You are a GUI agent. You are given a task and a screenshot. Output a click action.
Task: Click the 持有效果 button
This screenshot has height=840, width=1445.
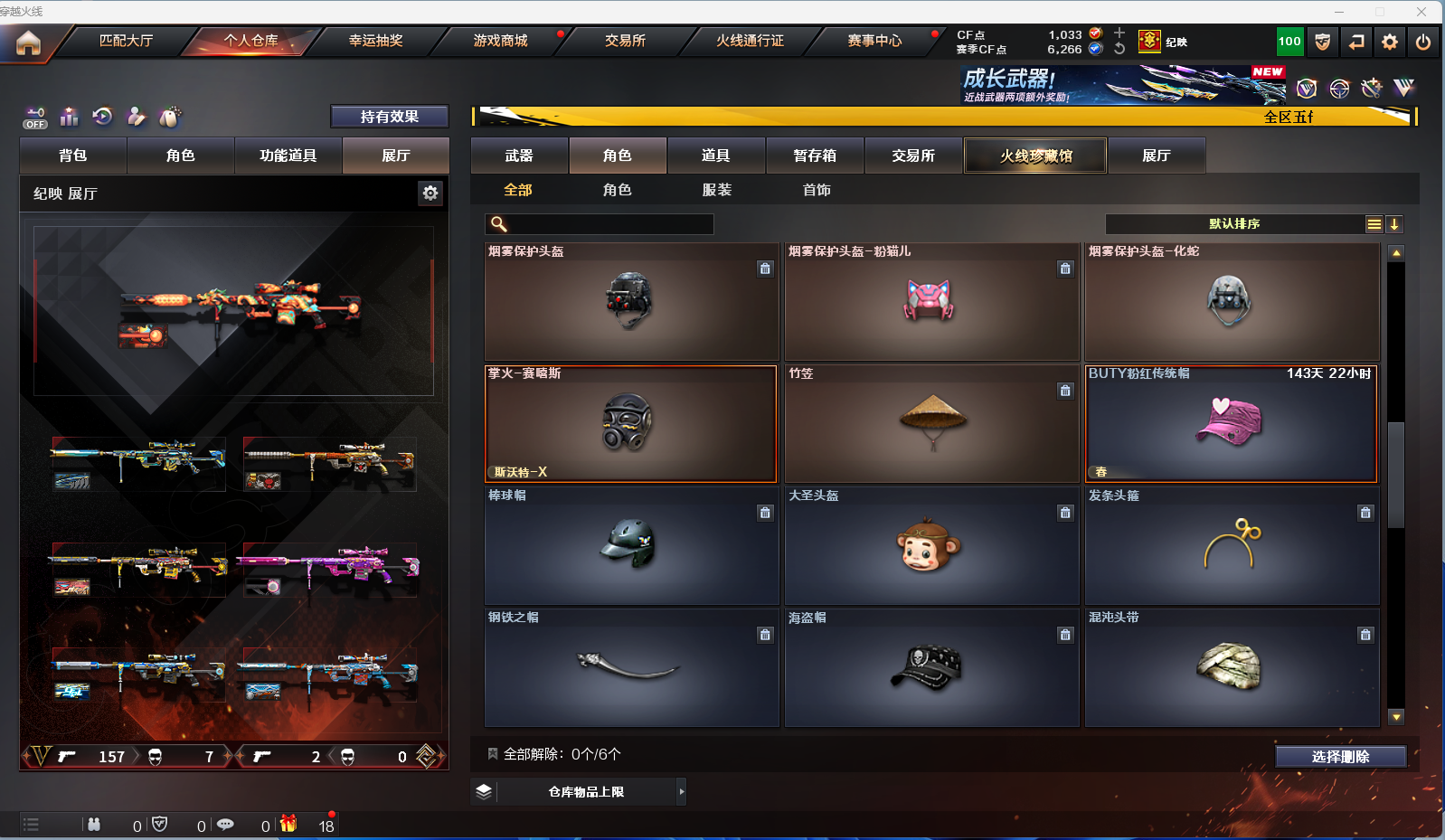pyautogui.click(x=389, y=117)
